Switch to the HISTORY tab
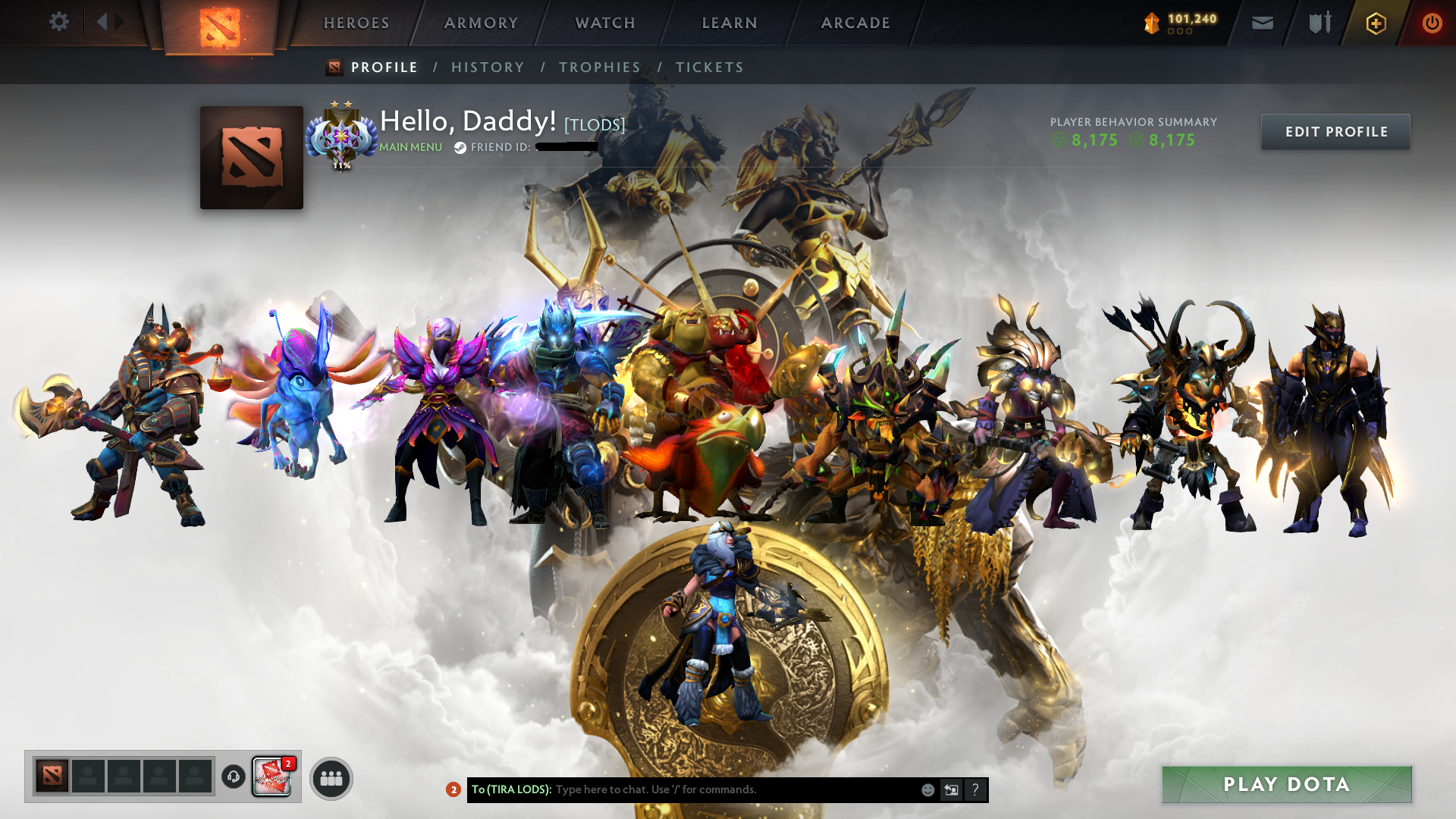The image size is (1456, 819). click(x=488, y=67)
